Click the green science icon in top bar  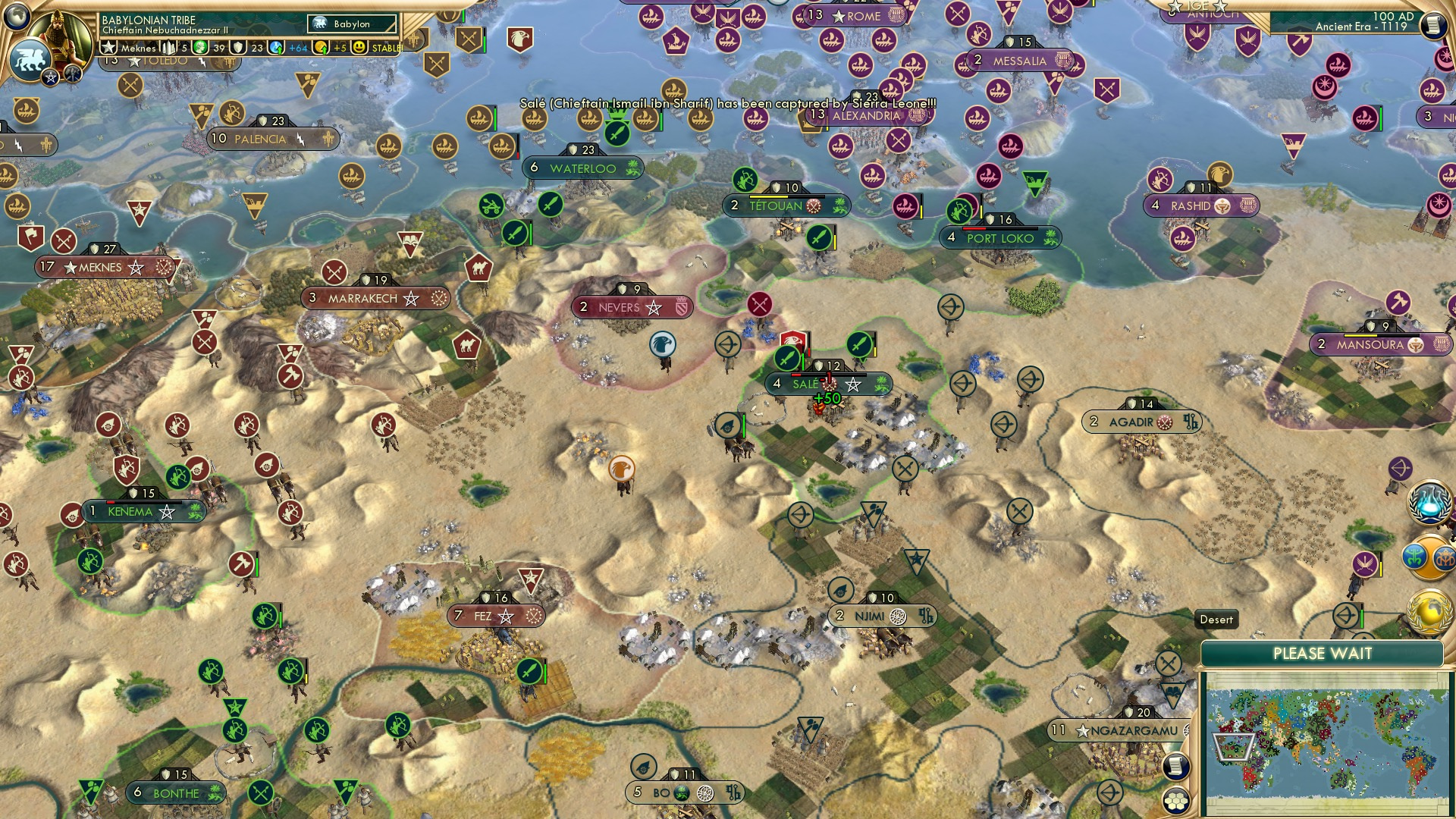199,47
